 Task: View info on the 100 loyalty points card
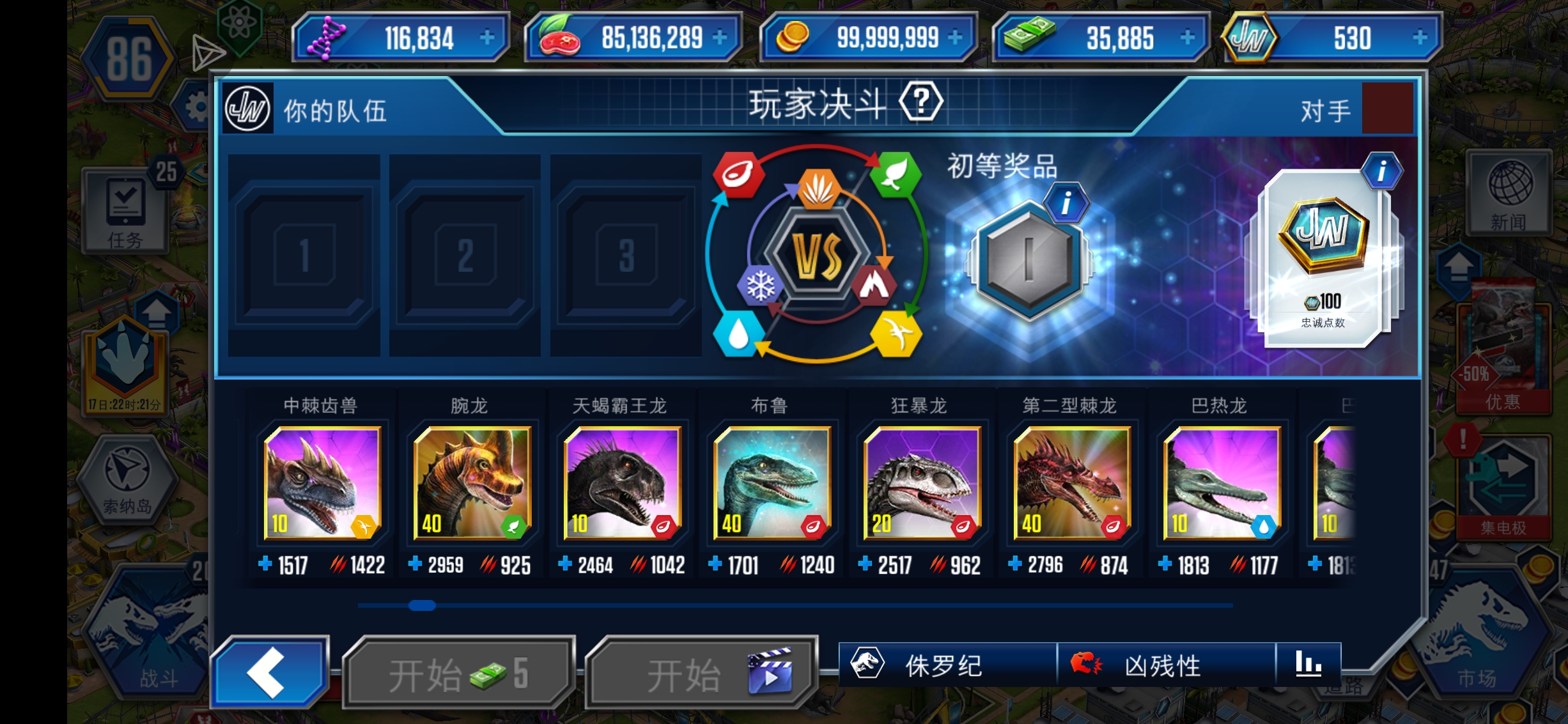(x=1381, y=171)
